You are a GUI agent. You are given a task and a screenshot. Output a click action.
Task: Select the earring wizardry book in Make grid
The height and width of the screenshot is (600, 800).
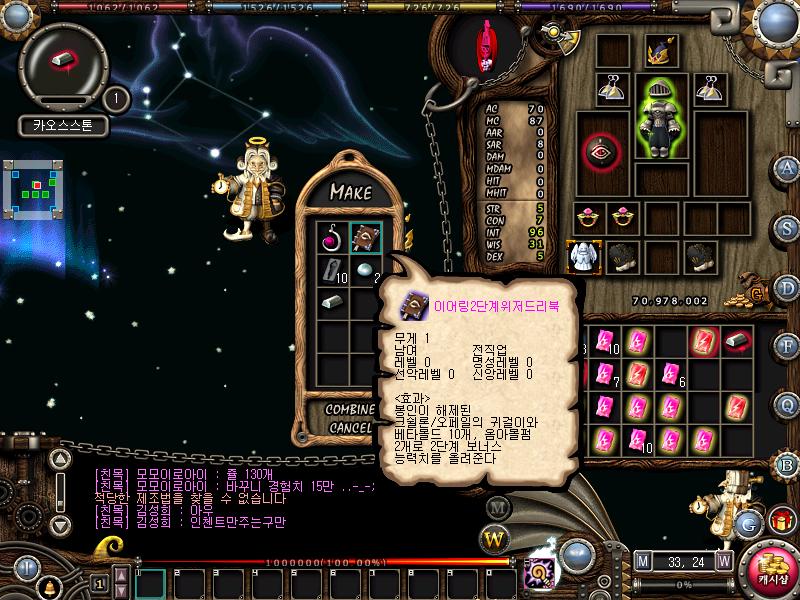(365, 239)
